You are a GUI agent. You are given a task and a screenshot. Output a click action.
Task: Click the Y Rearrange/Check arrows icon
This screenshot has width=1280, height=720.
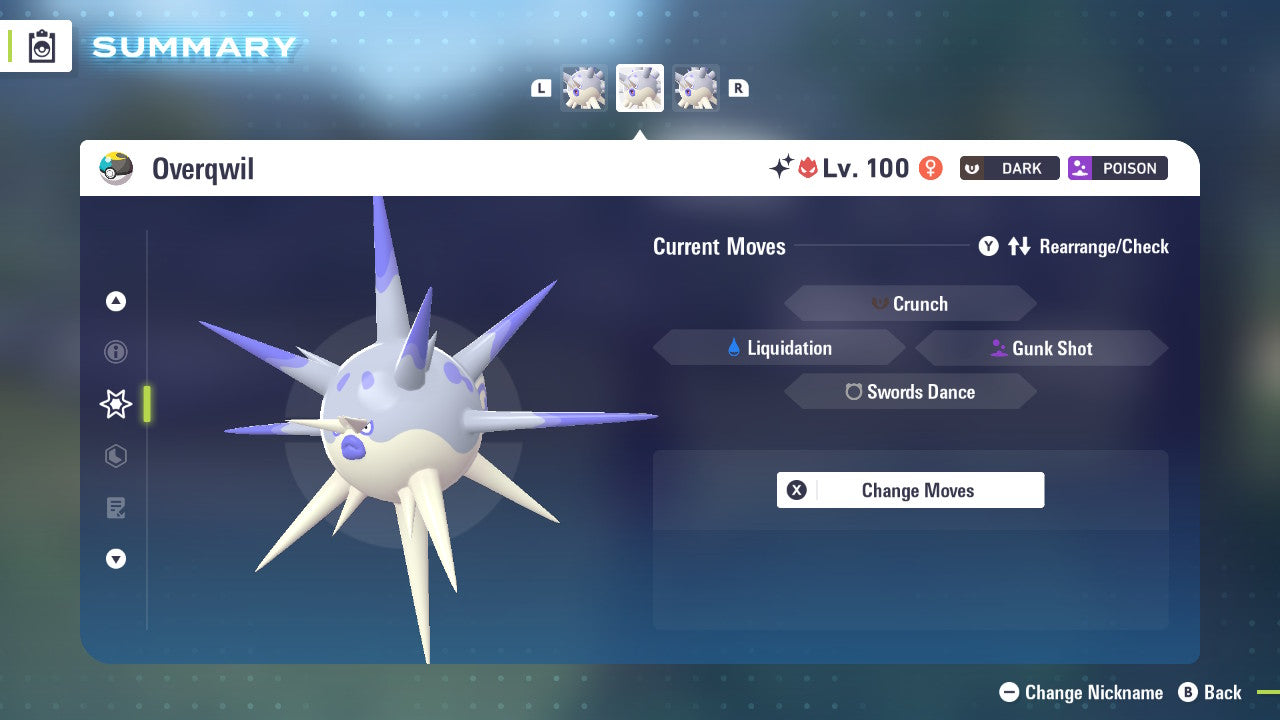pyautogui.click(x=1017, y=246)
